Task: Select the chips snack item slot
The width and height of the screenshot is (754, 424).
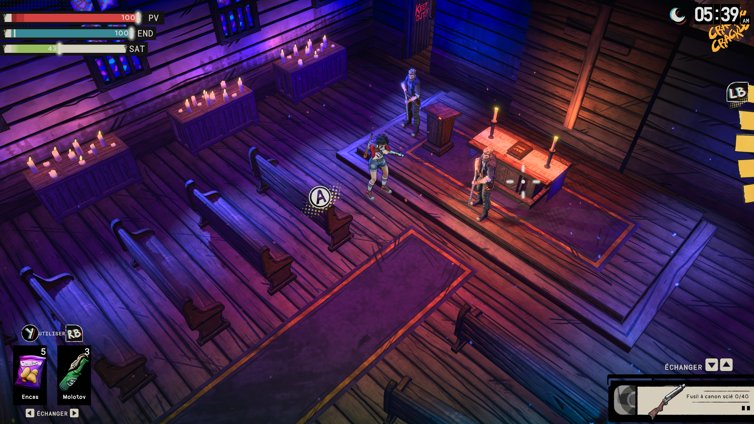Action: (x=30, y=374)
